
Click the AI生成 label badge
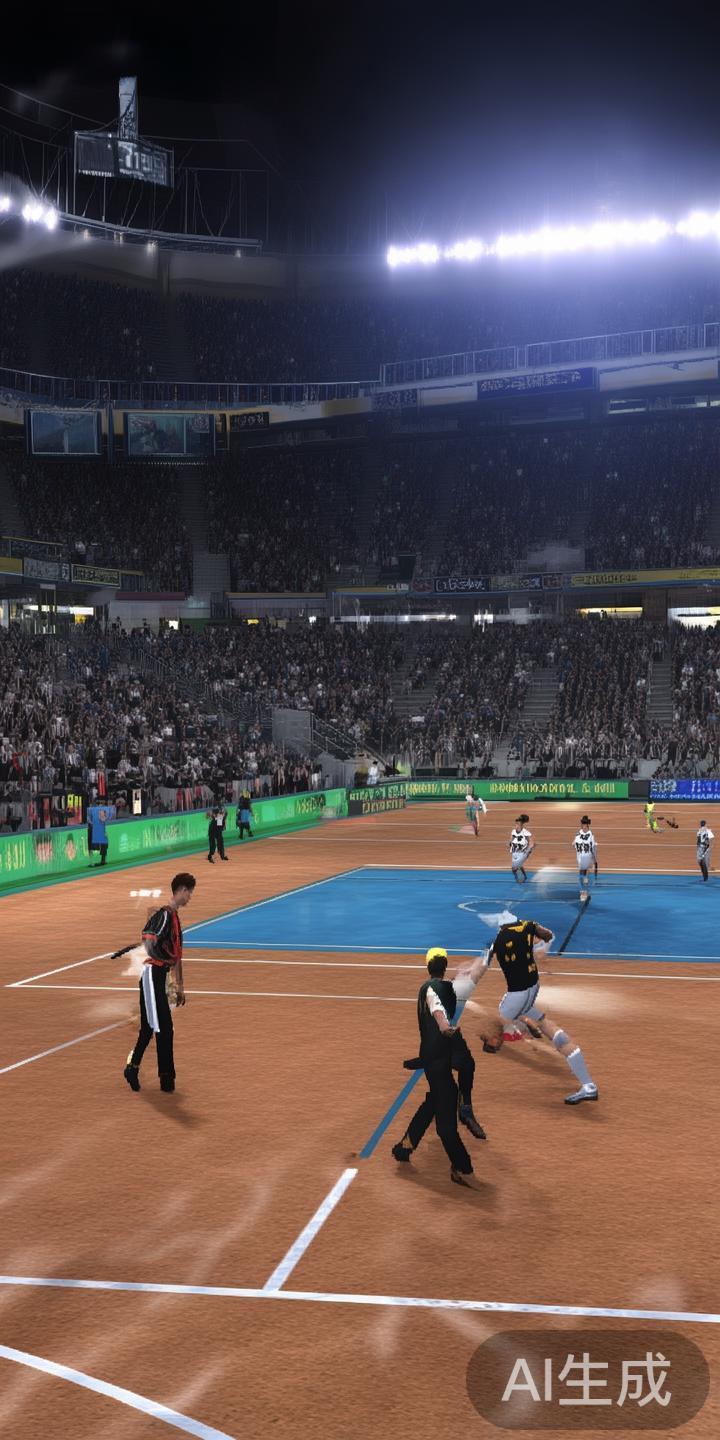point(587,1380)
